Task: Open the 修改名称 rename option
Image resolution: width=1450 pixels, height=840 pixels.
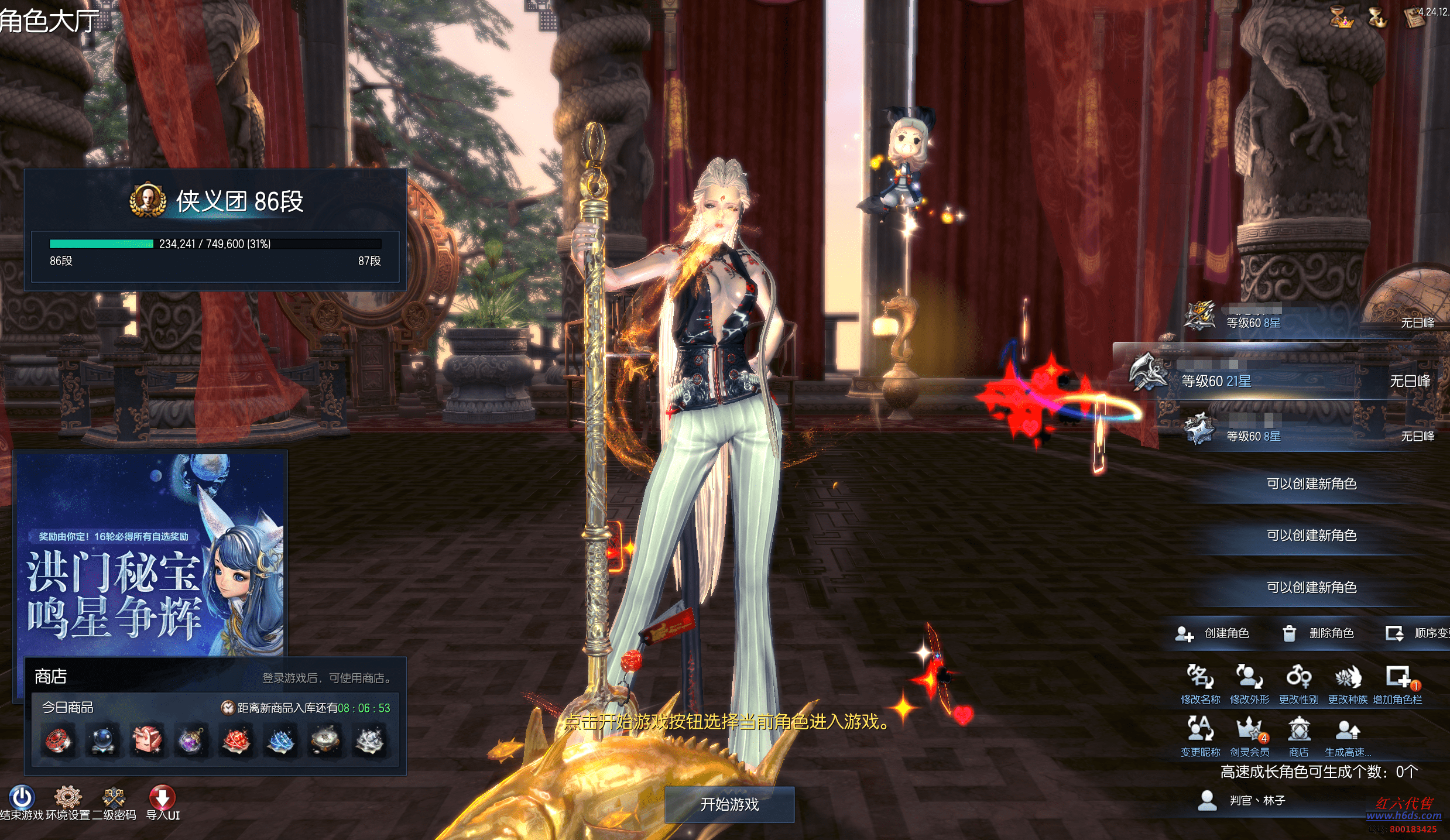Action: tap(1200, 678)
